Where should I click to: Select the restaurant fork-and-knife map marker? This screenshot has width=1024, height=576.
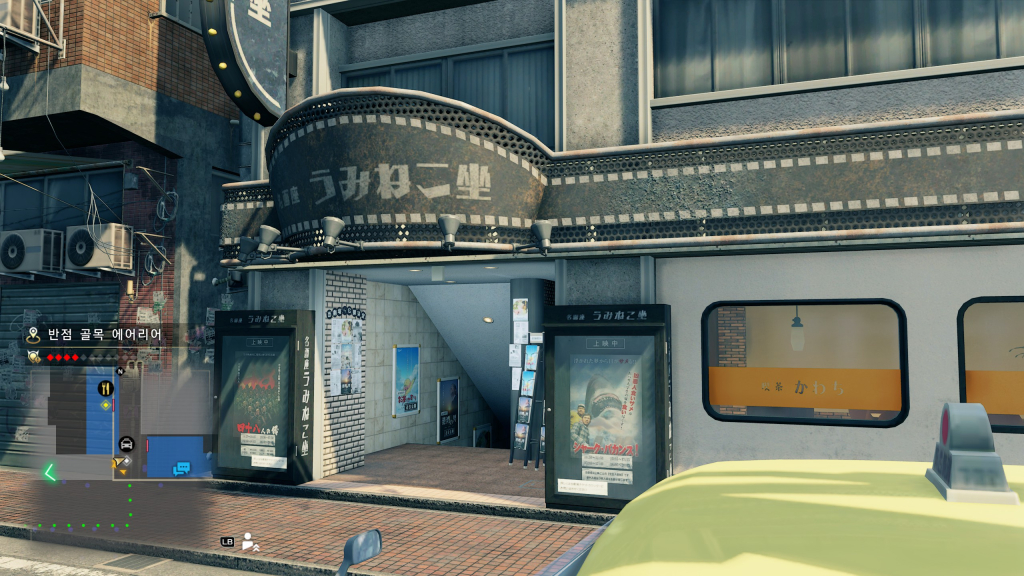click(104, 388)
